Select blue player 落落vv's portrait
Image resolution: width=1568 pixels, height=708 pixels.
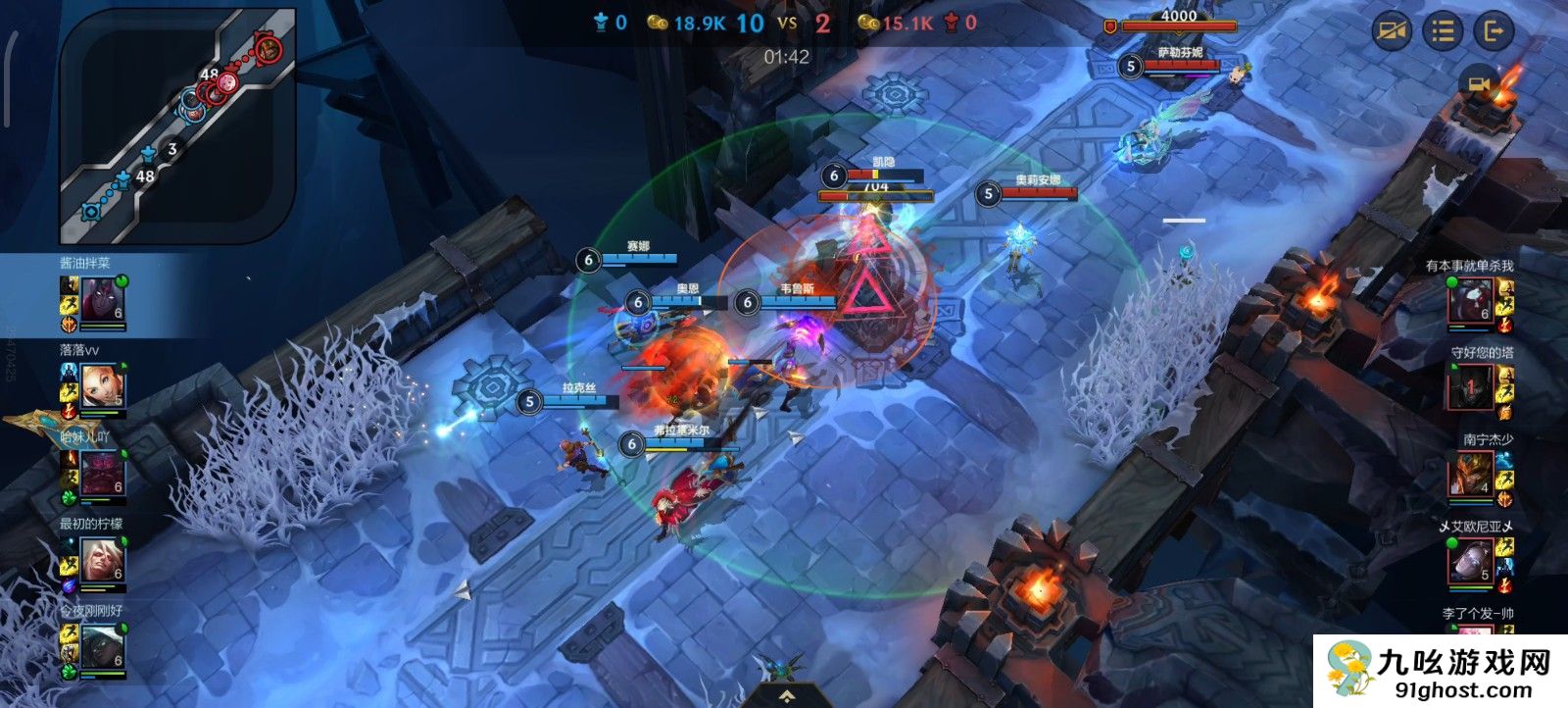(x=102, y=384)
